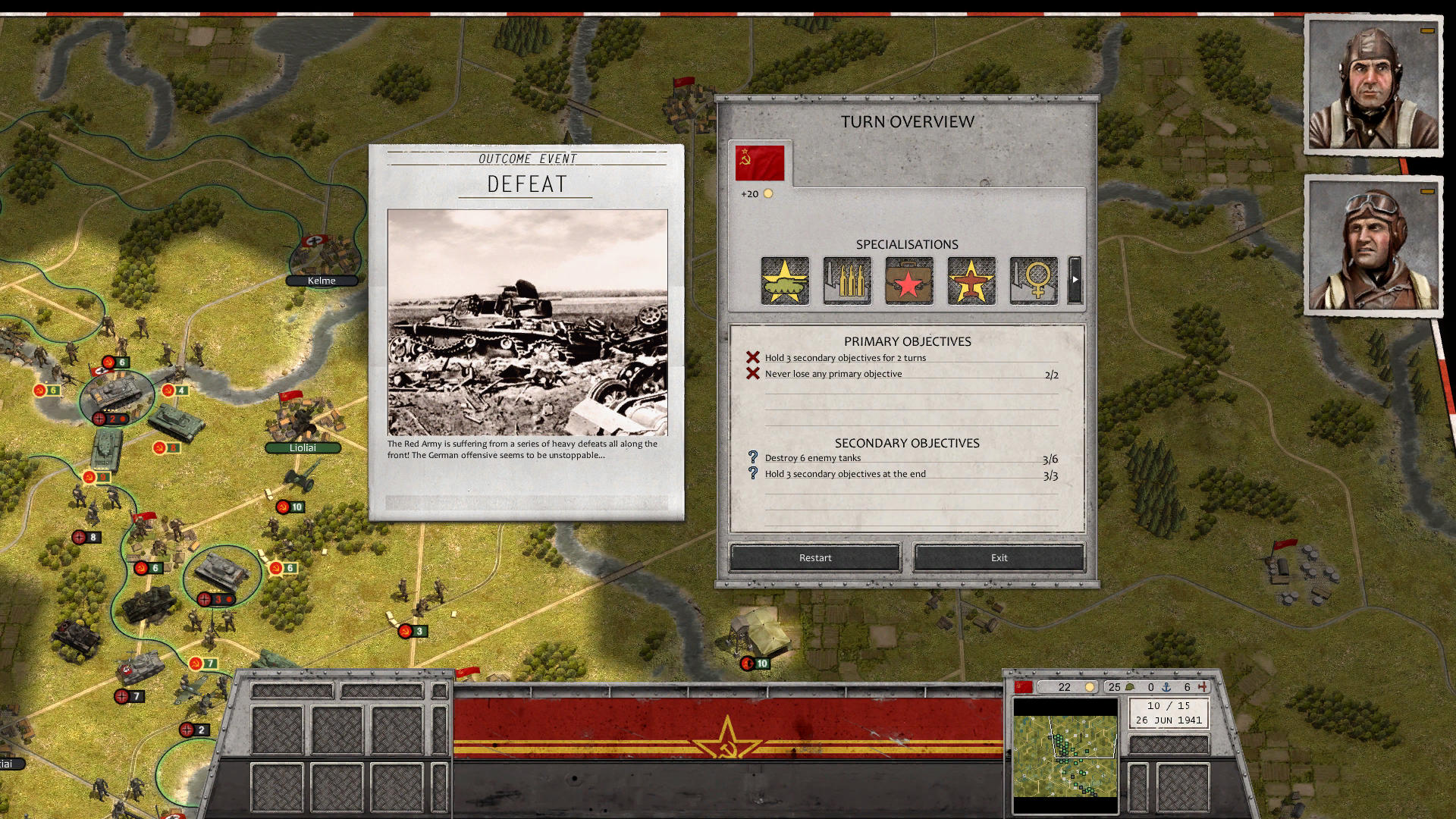1456x819 pixels.
Task: Select the Soviet flag tab
Action: click(760, 163)
